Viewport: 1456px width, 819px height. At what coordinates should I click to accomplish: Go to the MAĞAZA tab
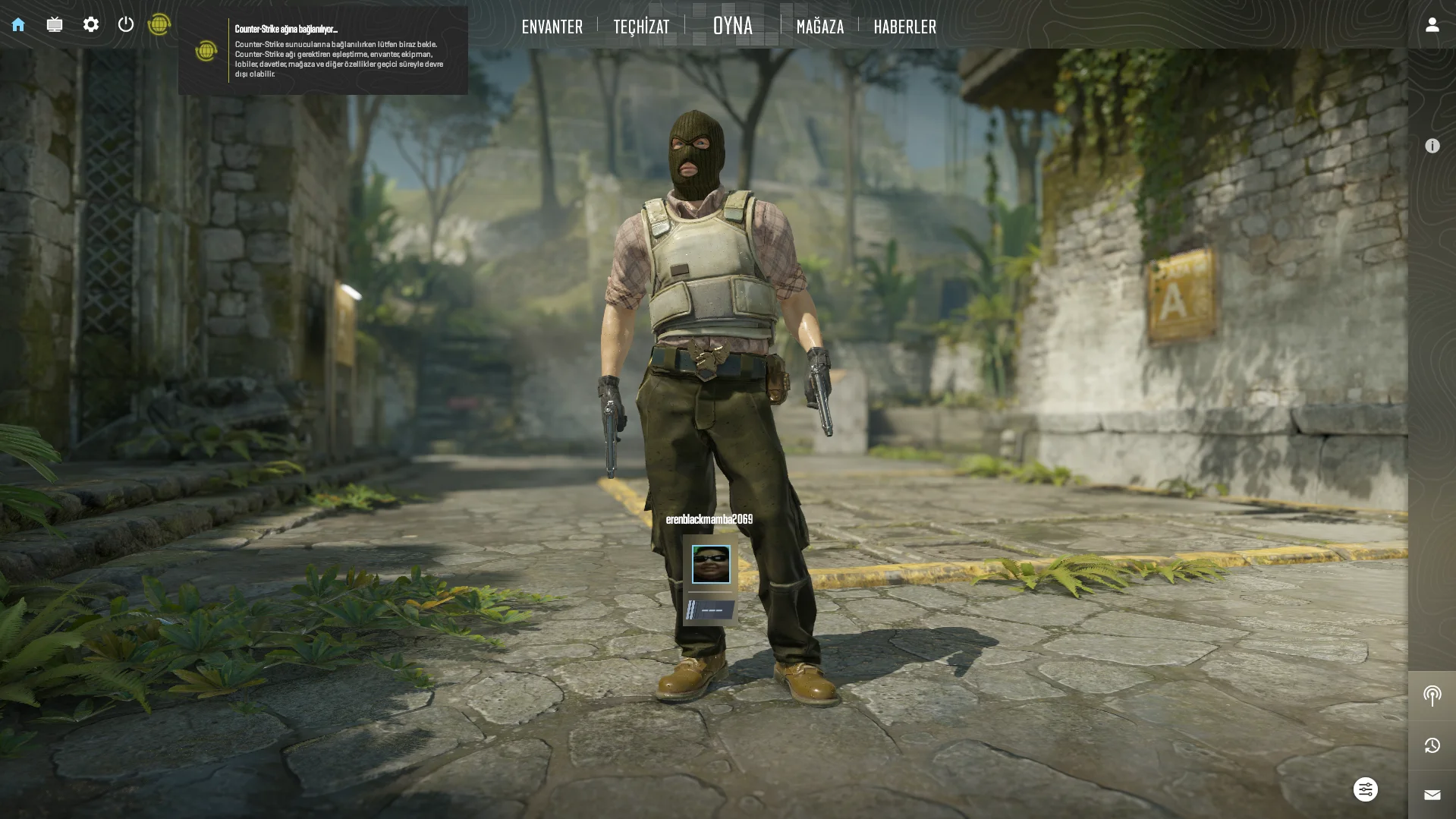tap(820, 27)
